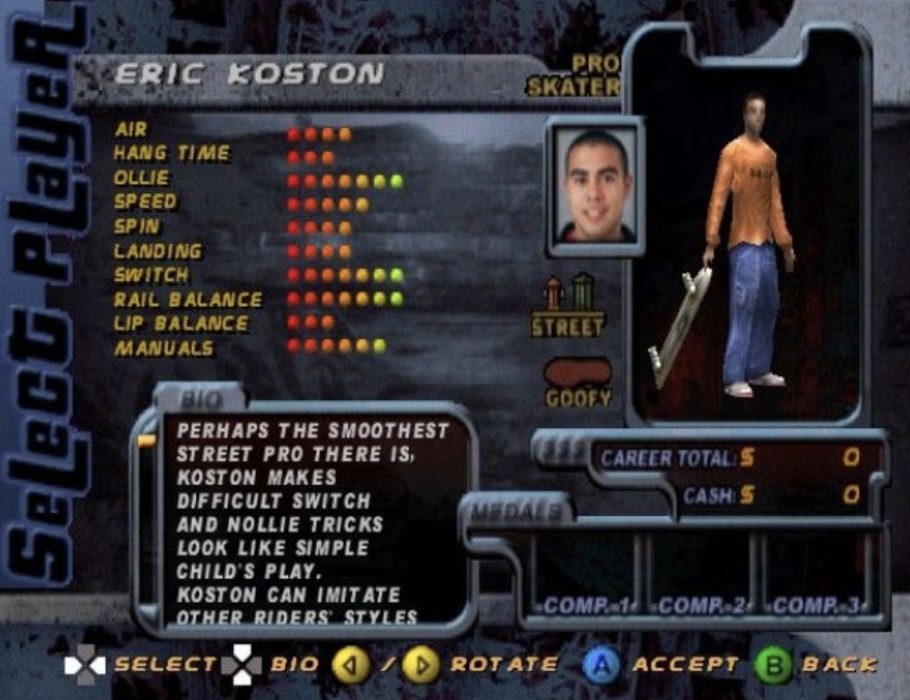Screen dimensions: 910x700
Task: Open the Bio tab
Action: coord(201,399)
